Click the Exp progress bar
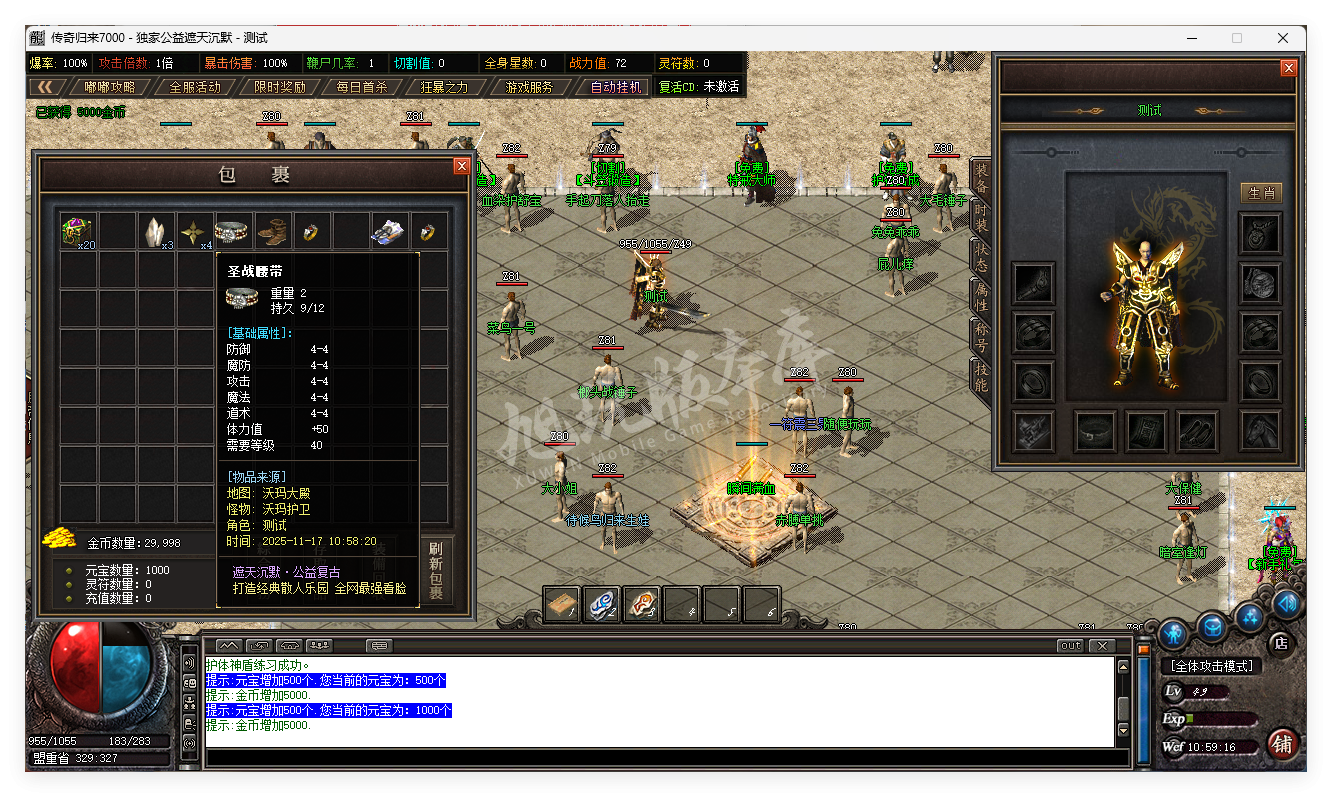 pos(1219,717)
